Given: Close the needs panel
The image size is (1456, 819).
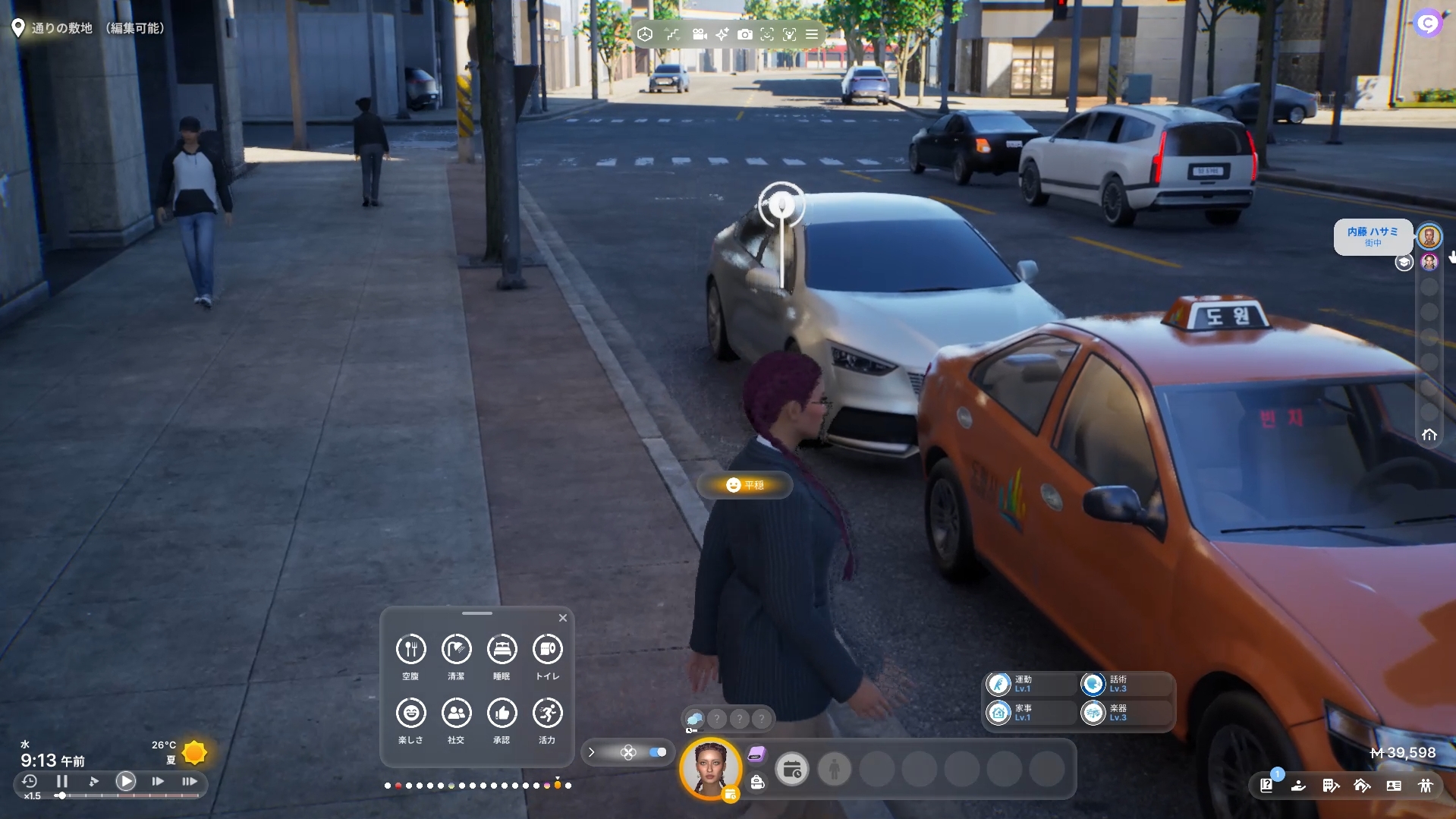Looking at the screenshot, I should click(563, 618).
